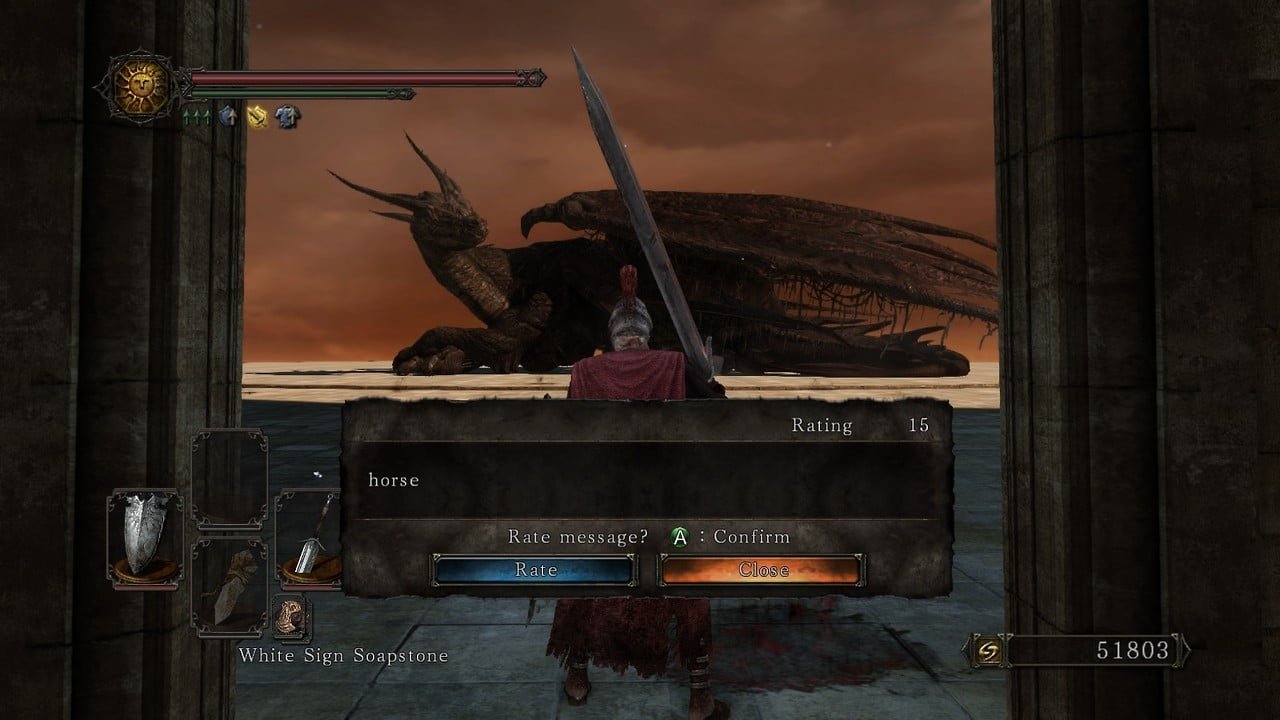Image resolution: width=1280 pixels, height=720 pixels.
Task: Click the golden sword buff icon
Action: point(258,117)
